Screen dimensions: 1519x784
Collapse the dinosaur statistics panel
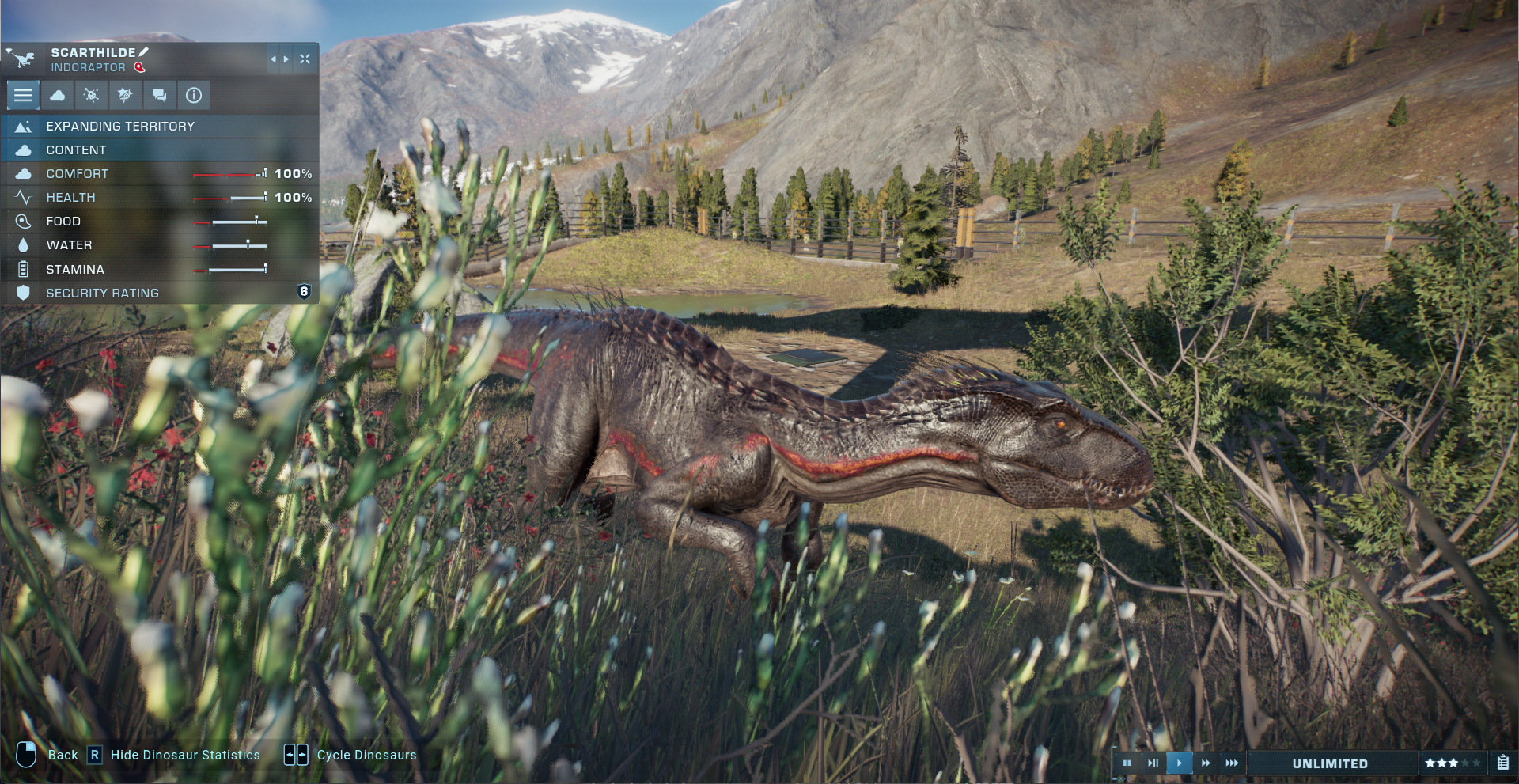[305, 59]
